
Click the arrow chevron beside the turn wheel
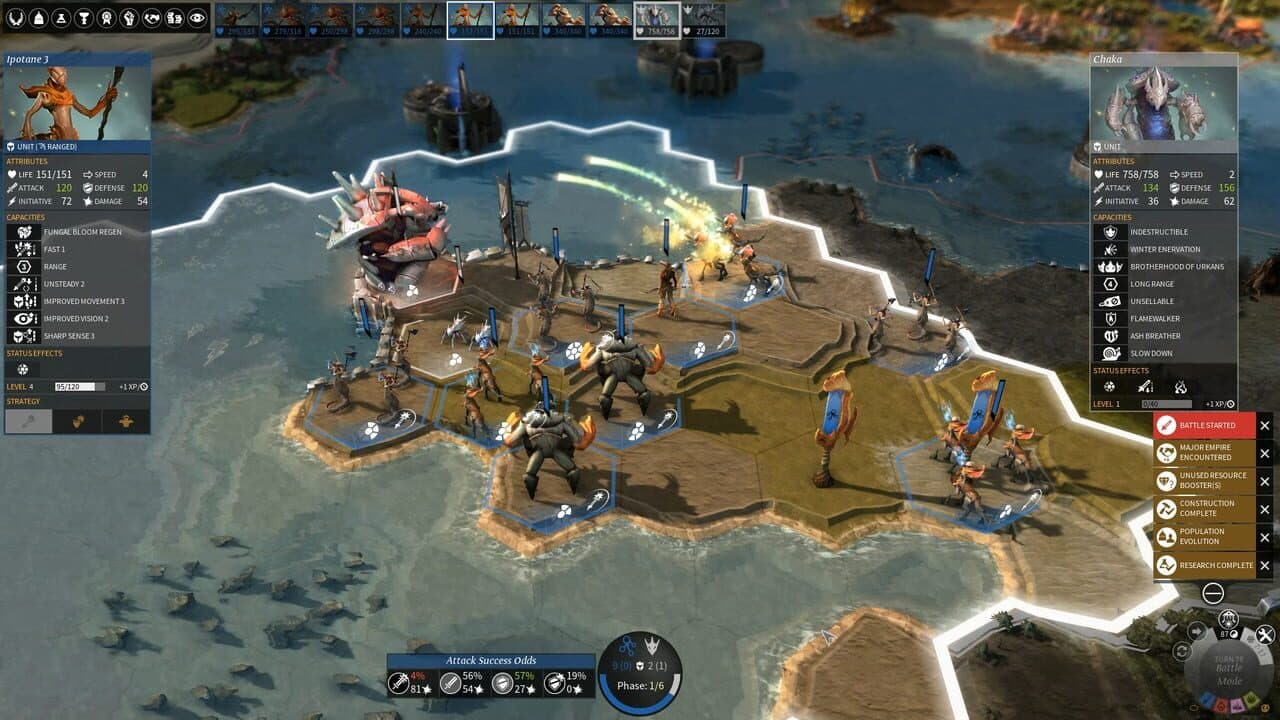point(1197,631)
